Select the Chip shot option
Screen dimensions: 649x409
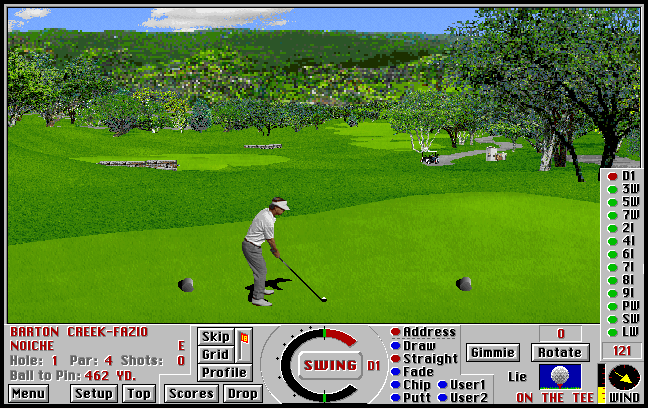click(x=417, y=385)
